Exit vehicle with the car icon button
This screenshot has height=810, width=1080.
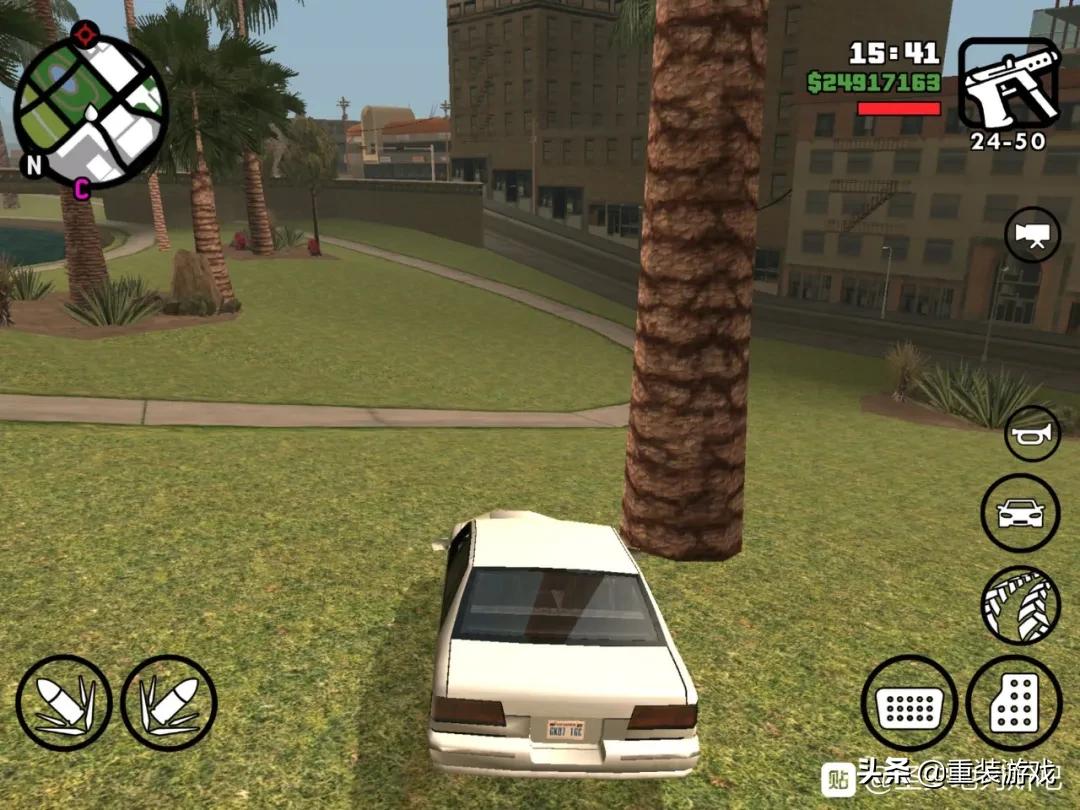click(1020, 513)
